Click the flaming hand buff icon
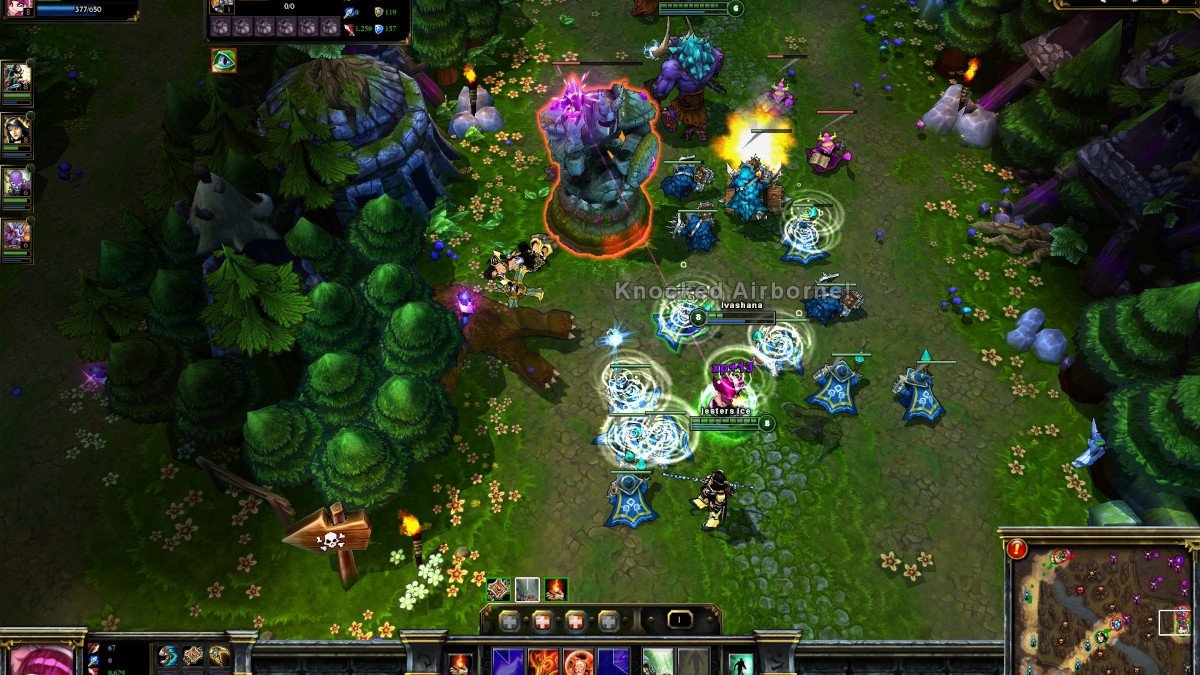The width and height of the screenshot is (1200, 675). (x=556, y=589)
